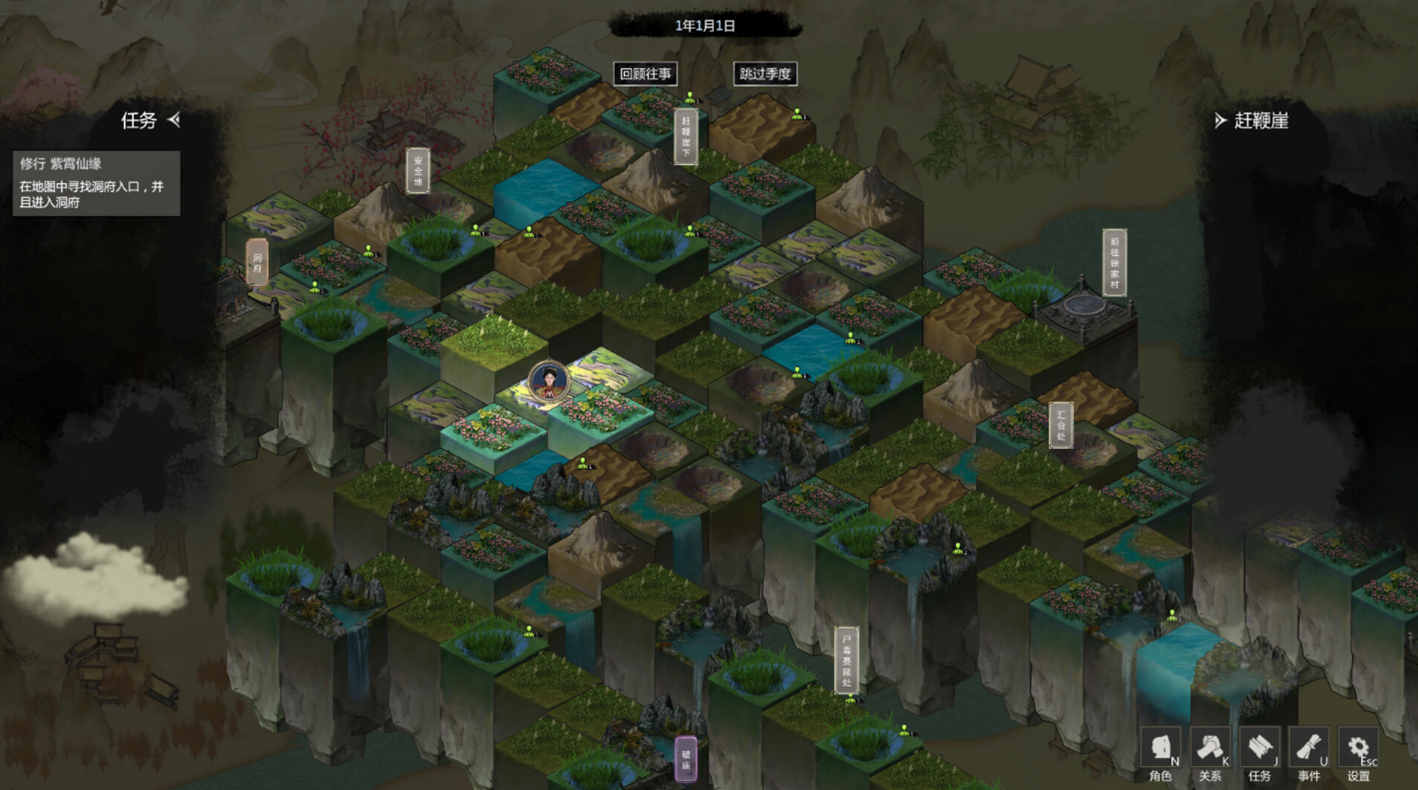Select the 前往徐家村 destination marker
1418x790 pixels.
[x=1114, y=262]
